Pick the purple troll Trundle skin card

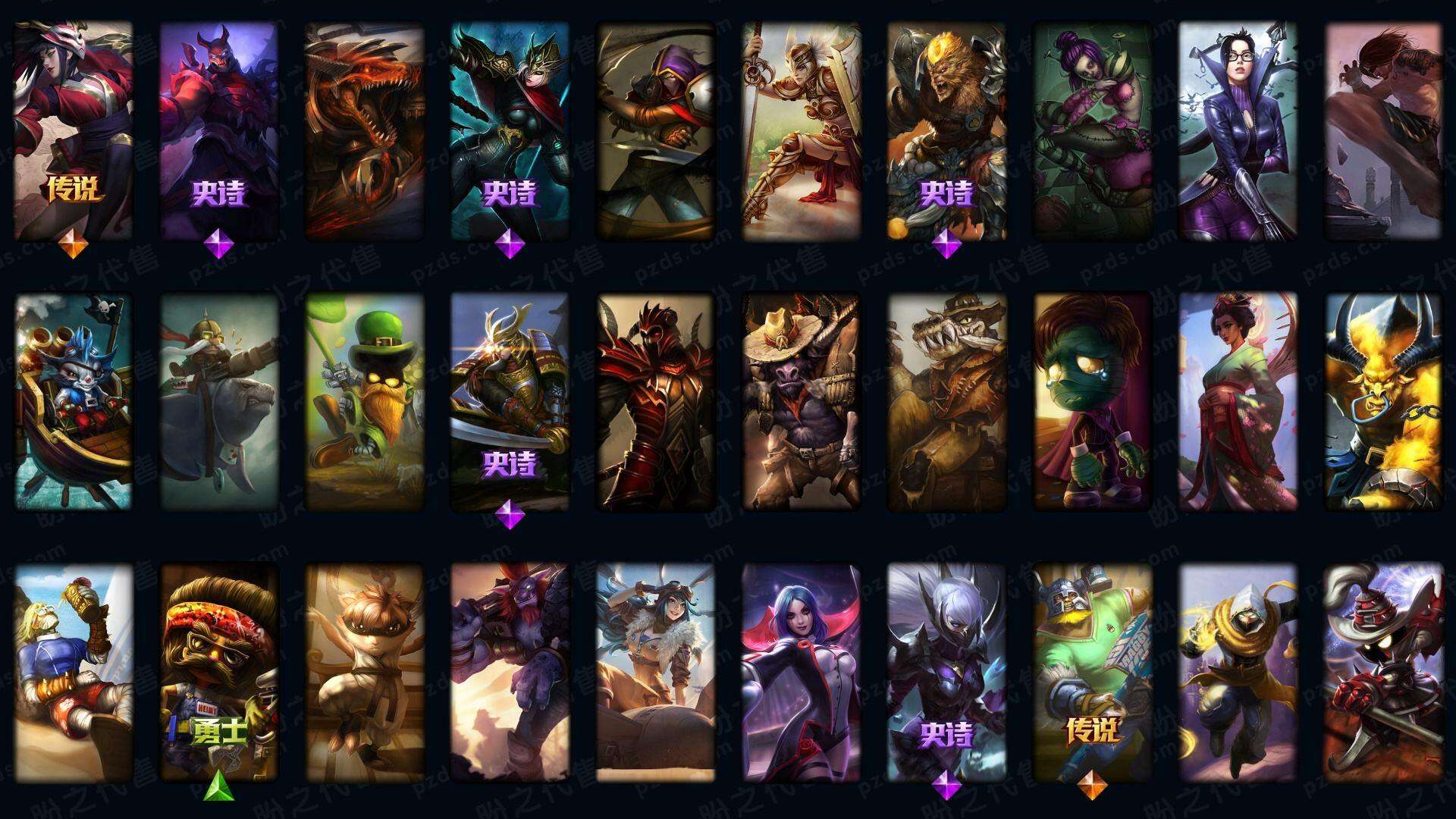click(x=510, y=672)
